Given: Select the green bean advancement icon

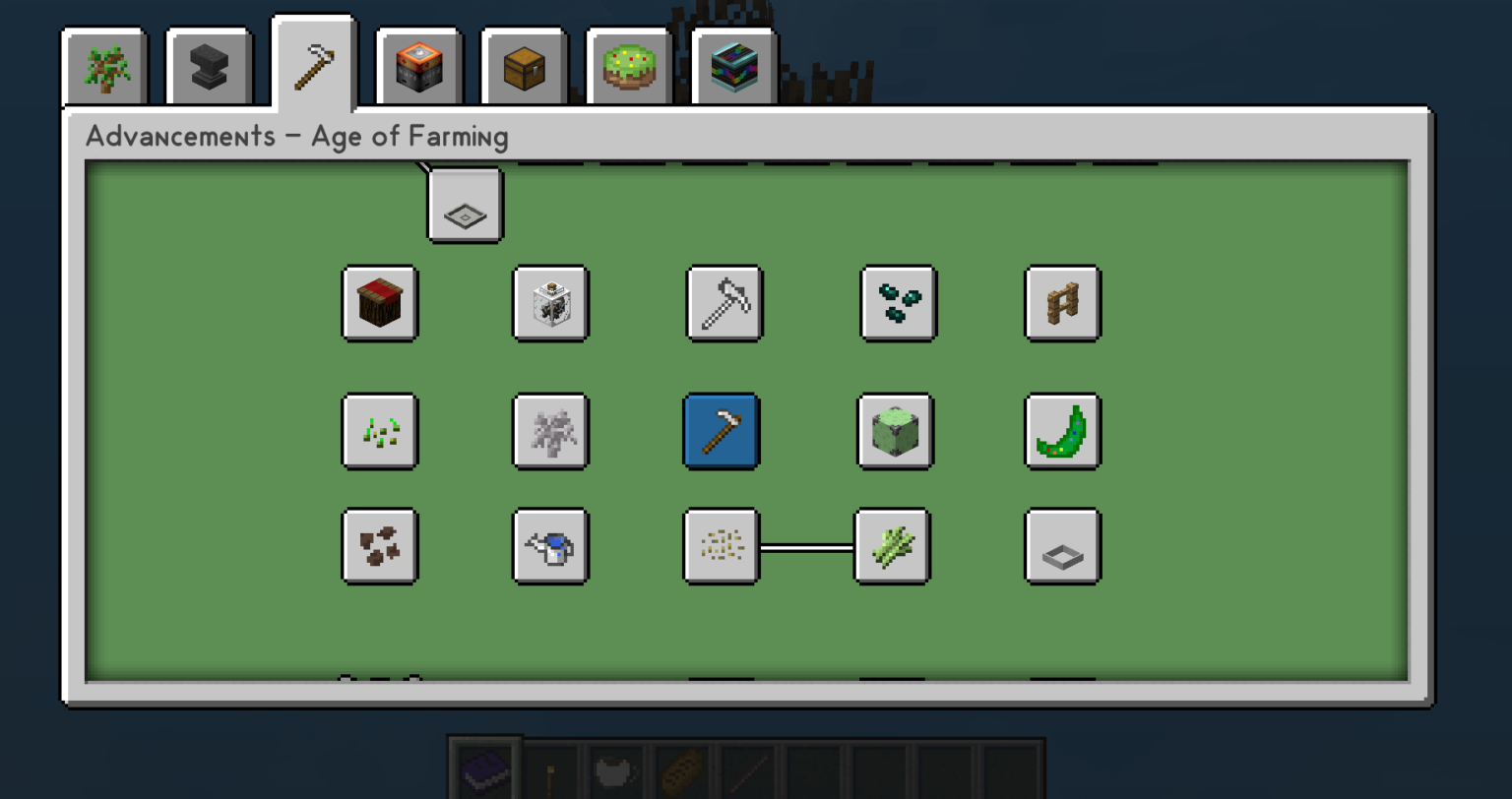Looking at the screenshot, I should coord(1062,432).
